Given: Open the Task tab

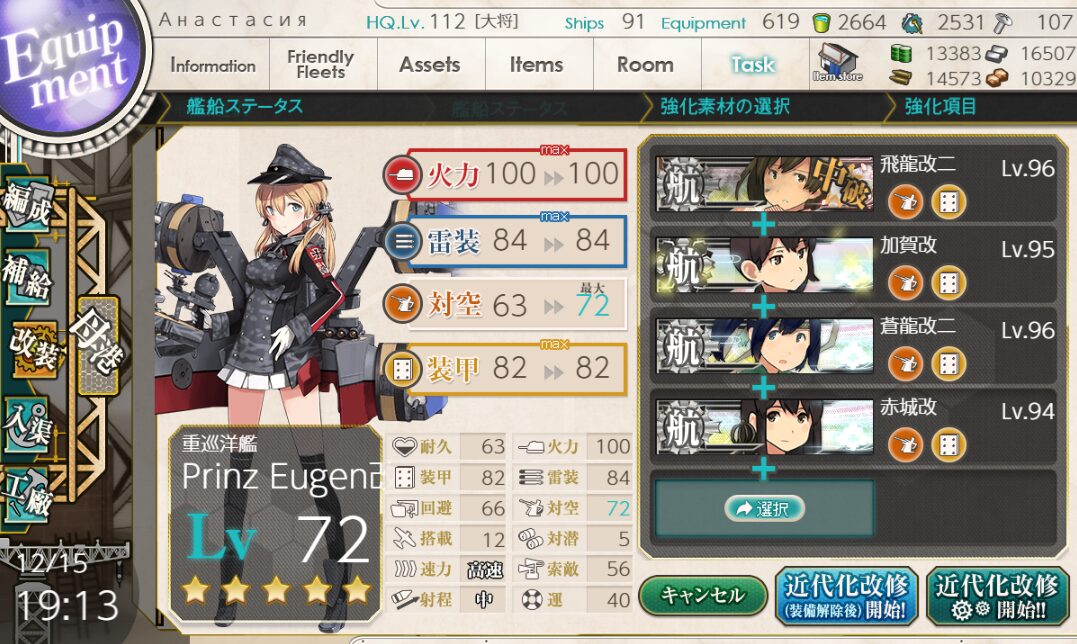Looking at the screenshot, I should [753, 65].
